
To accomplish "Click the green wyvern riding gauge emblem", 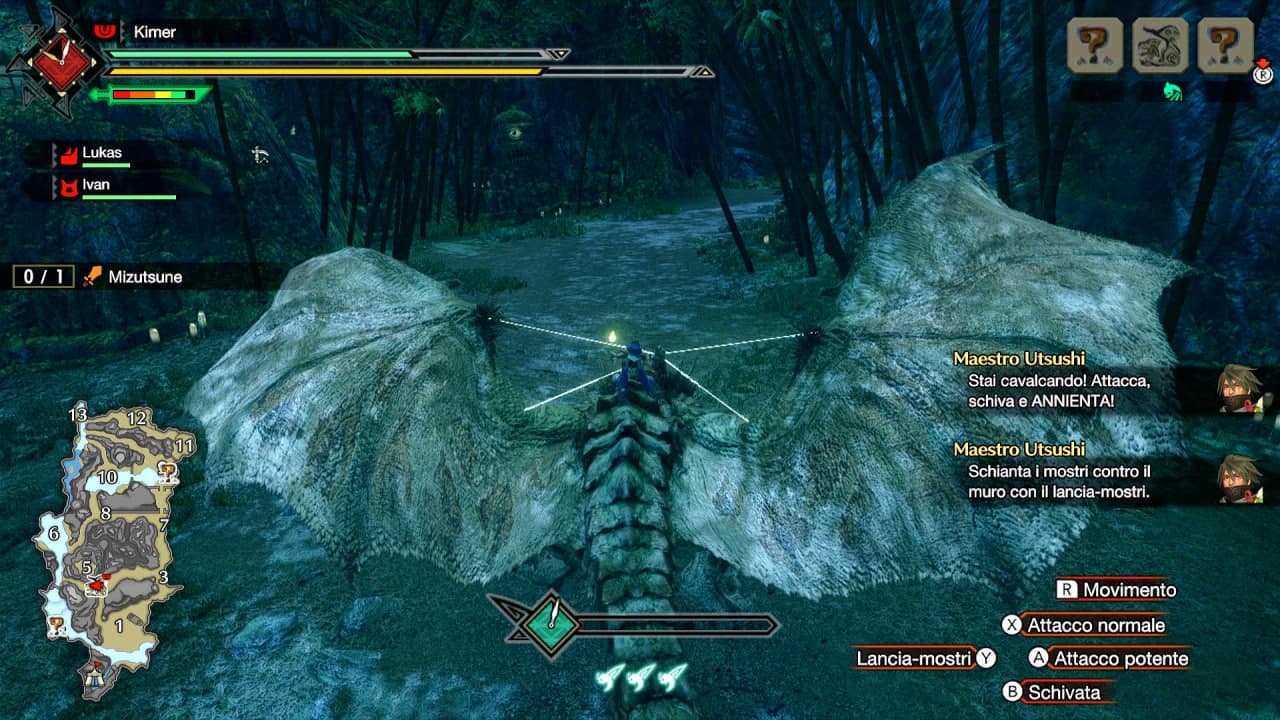I will [x=550, y=625].
